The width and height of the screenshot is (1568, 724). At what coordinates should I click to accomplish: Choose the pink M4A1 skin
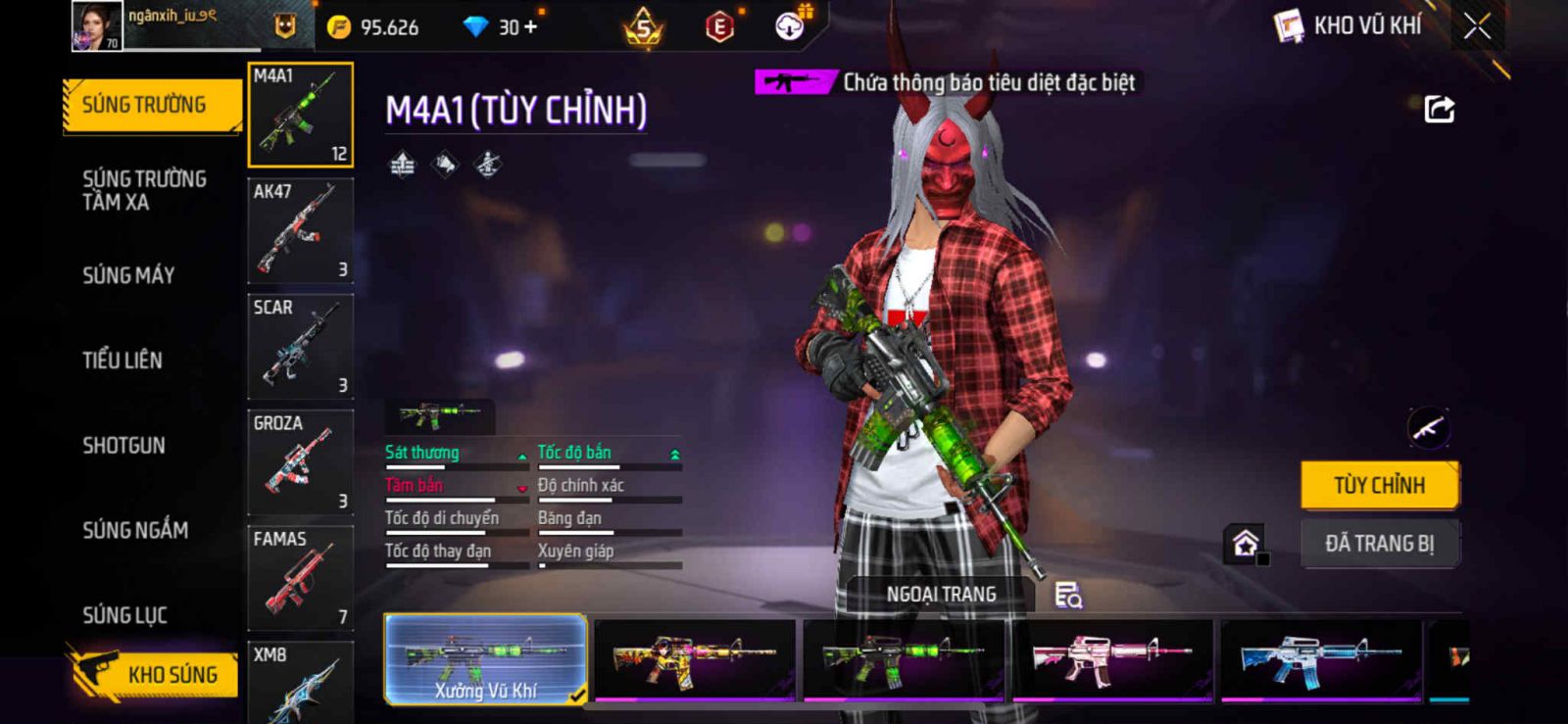point(1112,659)
